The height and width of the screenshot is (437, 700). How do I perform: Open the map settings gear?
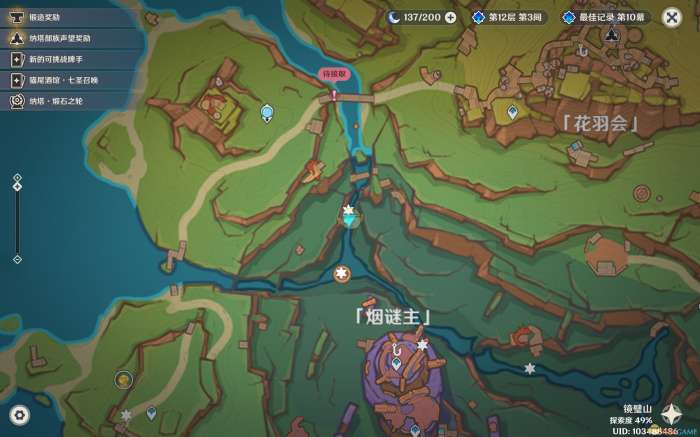19,414
